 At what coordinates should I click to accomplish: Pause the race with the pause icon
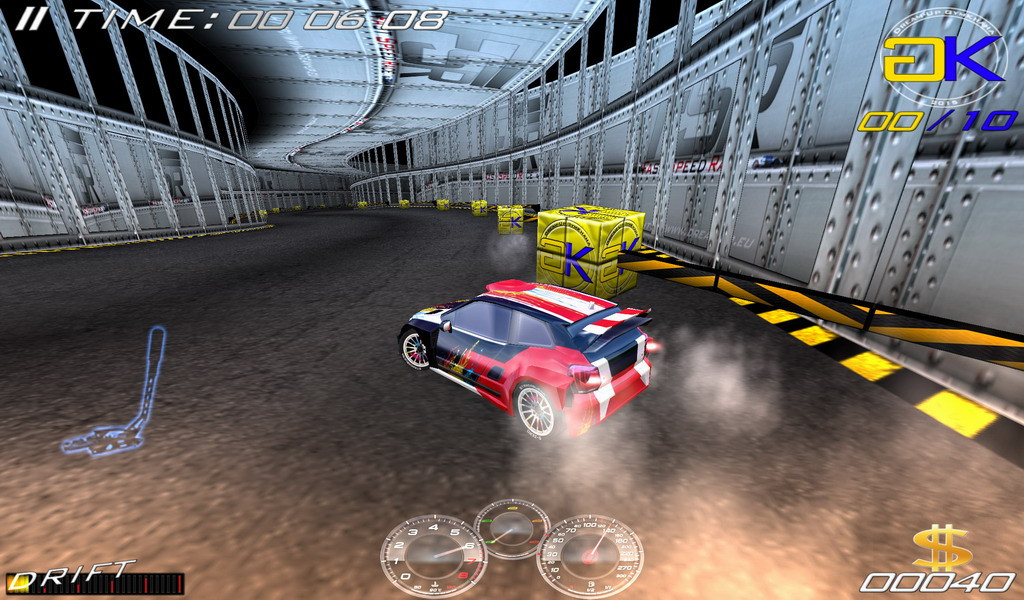[36, 17]
